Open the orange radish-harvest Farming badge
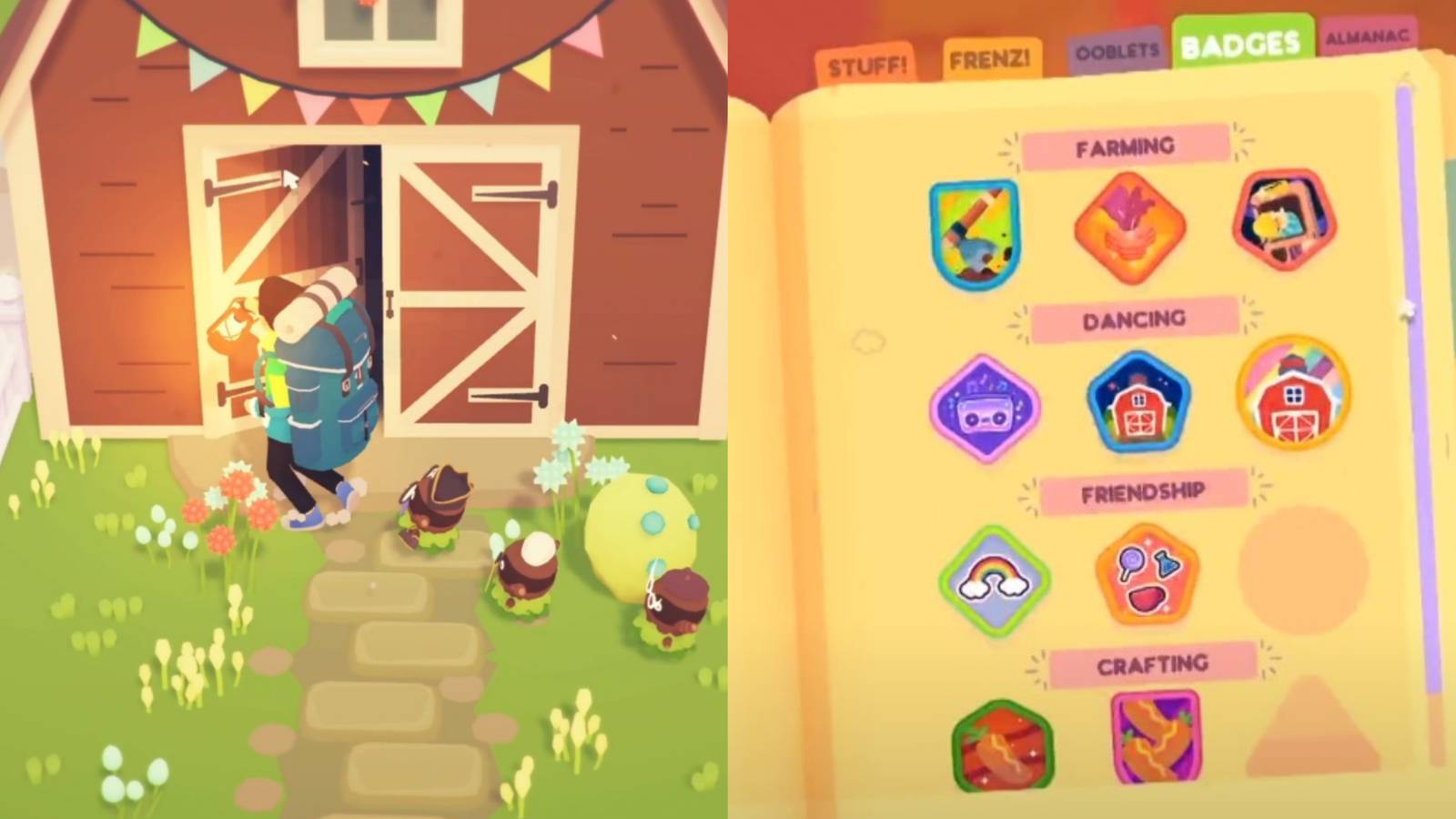Screen dimensions: 1456x819 tap(1128, 226)
